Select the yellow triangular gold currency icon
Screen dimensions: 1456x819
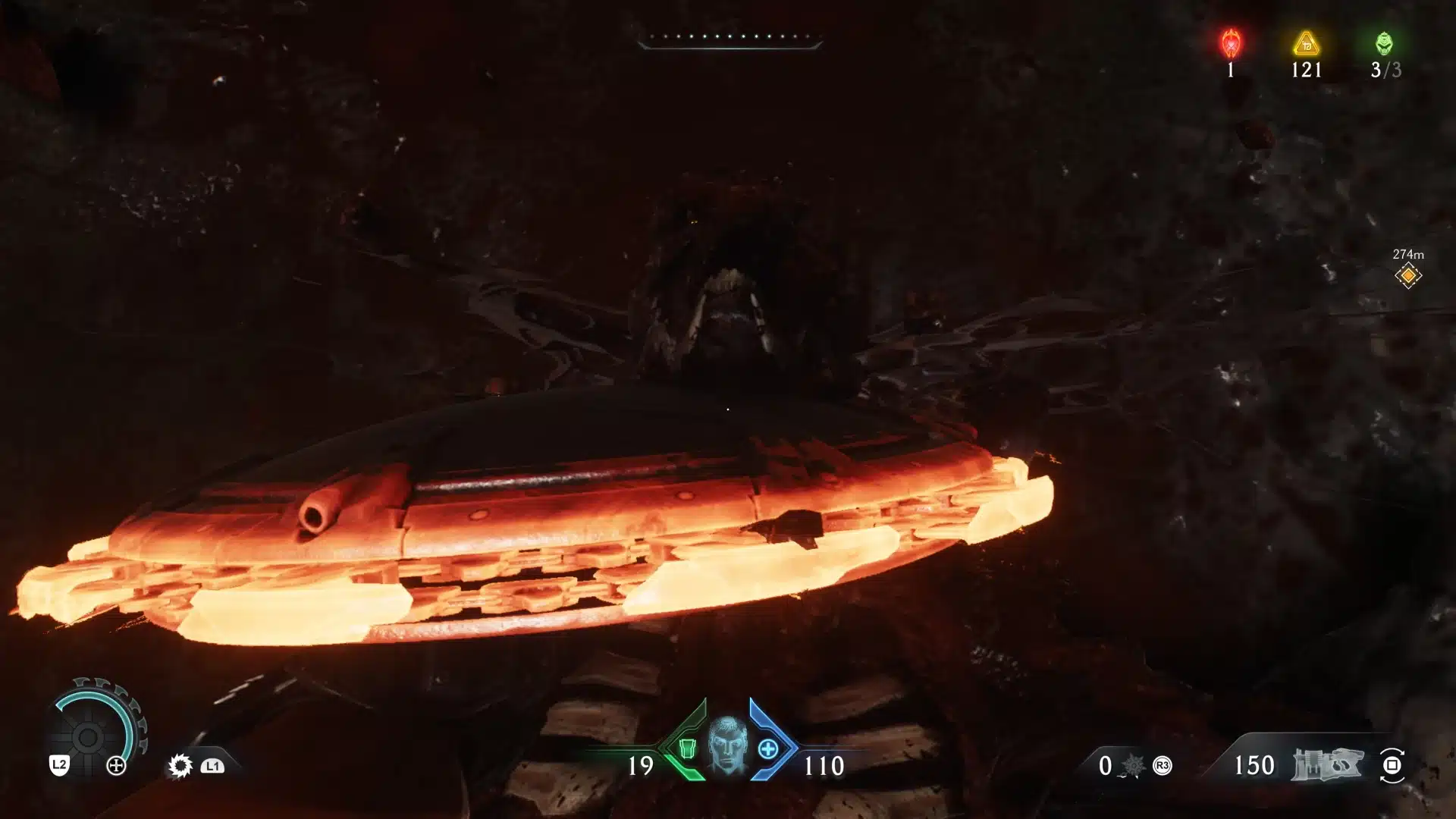click(x=1306, y=43)
